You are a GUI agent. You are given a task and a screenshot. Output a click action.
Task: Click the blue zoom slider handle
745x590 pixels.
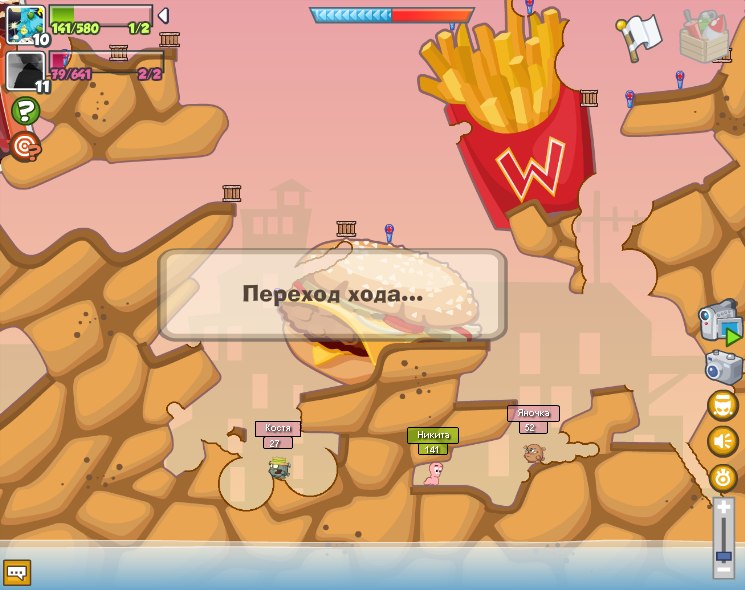click(x=723, y=554)
